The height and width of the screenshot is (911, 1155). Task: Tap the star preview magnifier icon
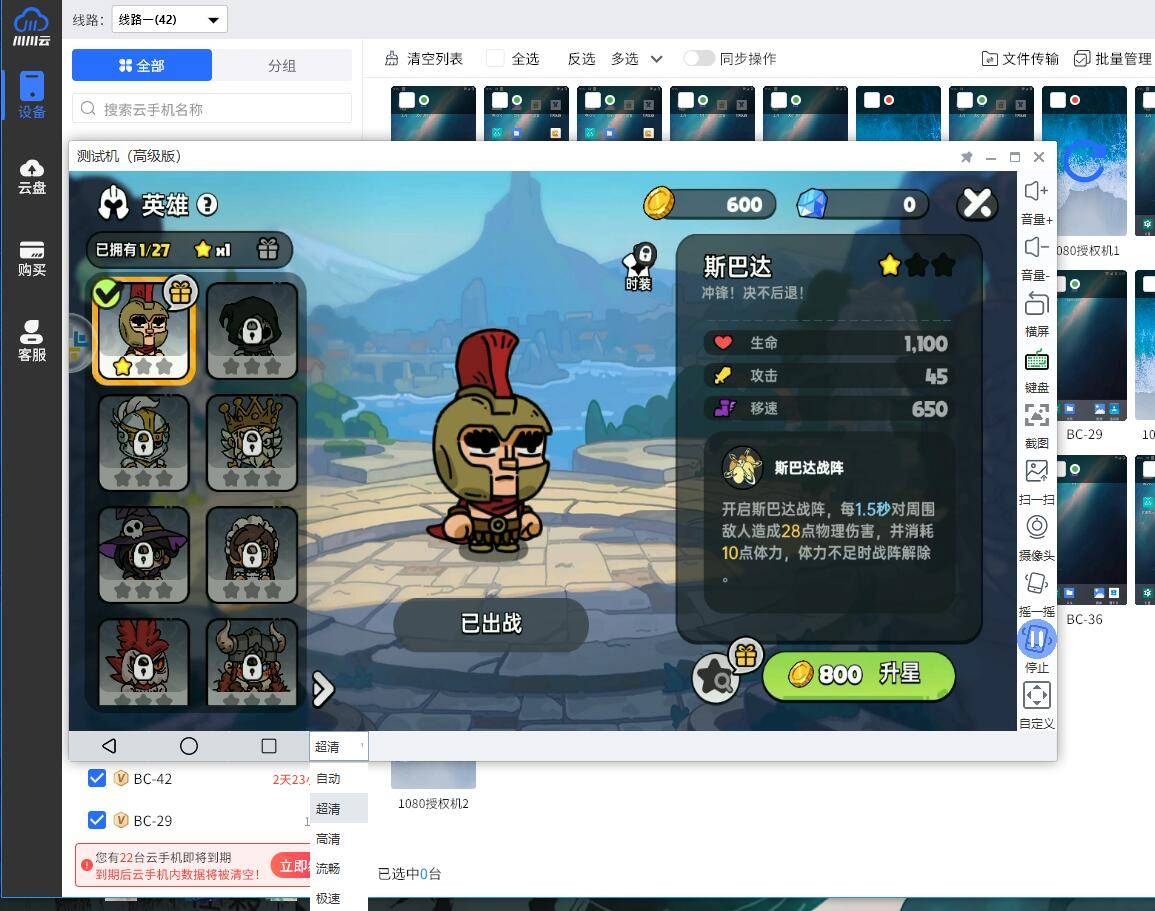pos(716,679)
